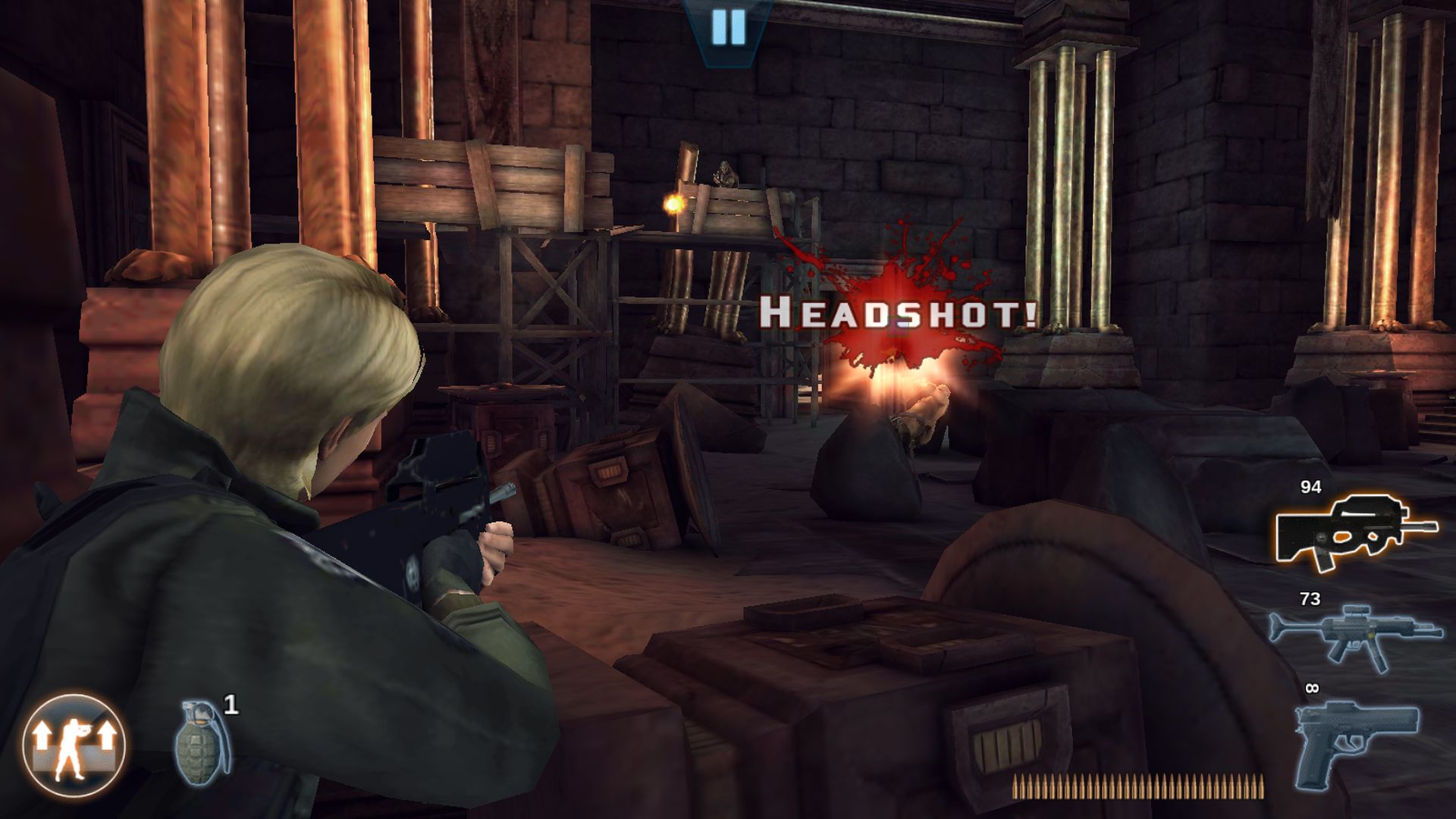The width and height of the screenshot is (1456, 819).
Task: Select the P90 submachine gun with 94 ammo
Action: pyautogui.click(x=1355, y=531)
